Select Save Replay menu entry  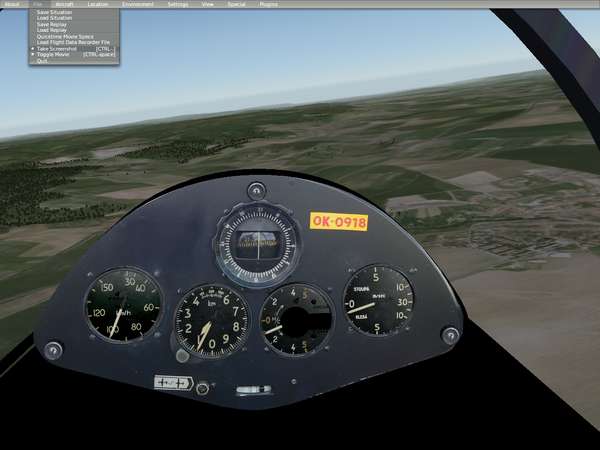coord(50,25)
